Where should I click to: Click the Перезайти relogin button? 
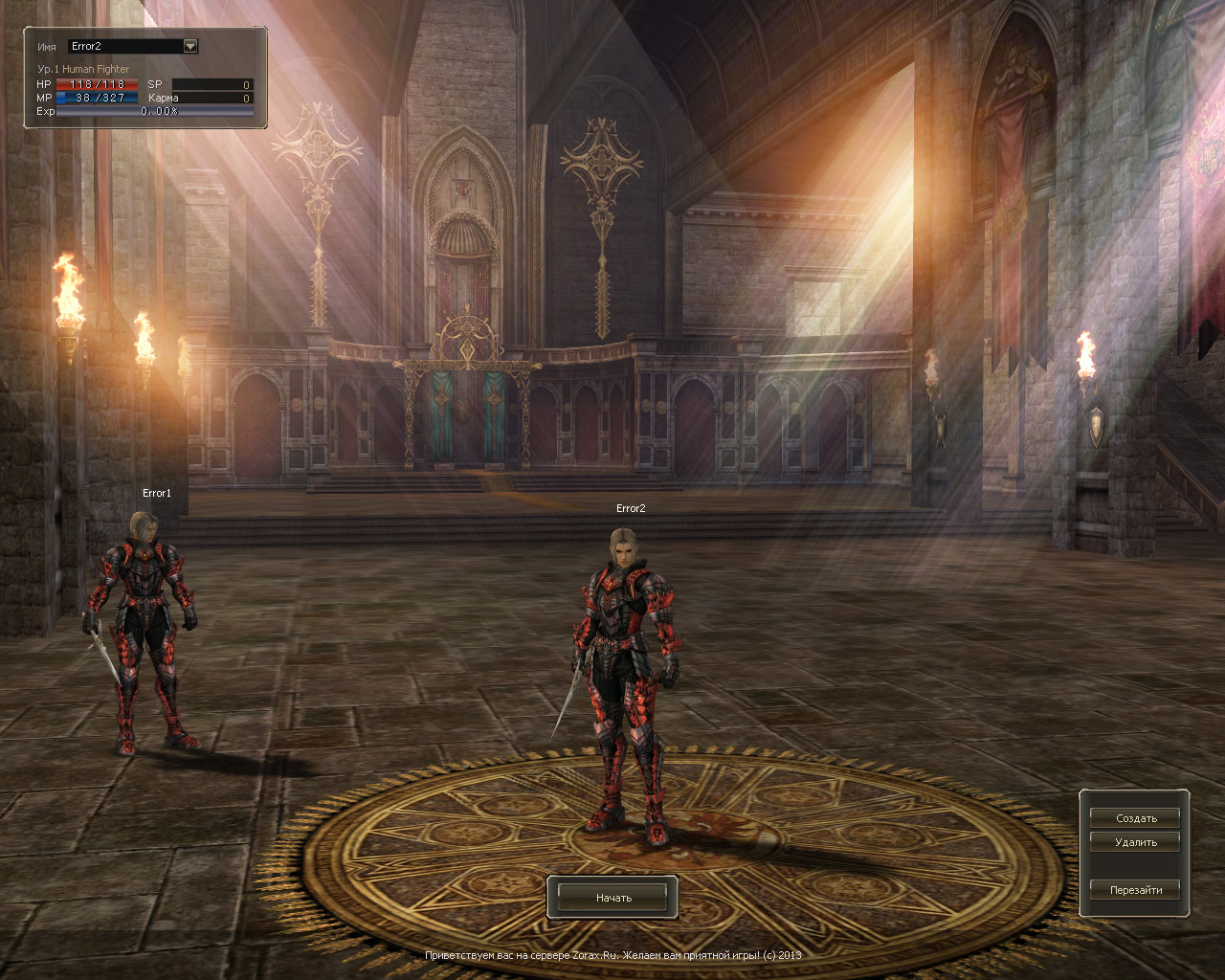[1135, 890]
